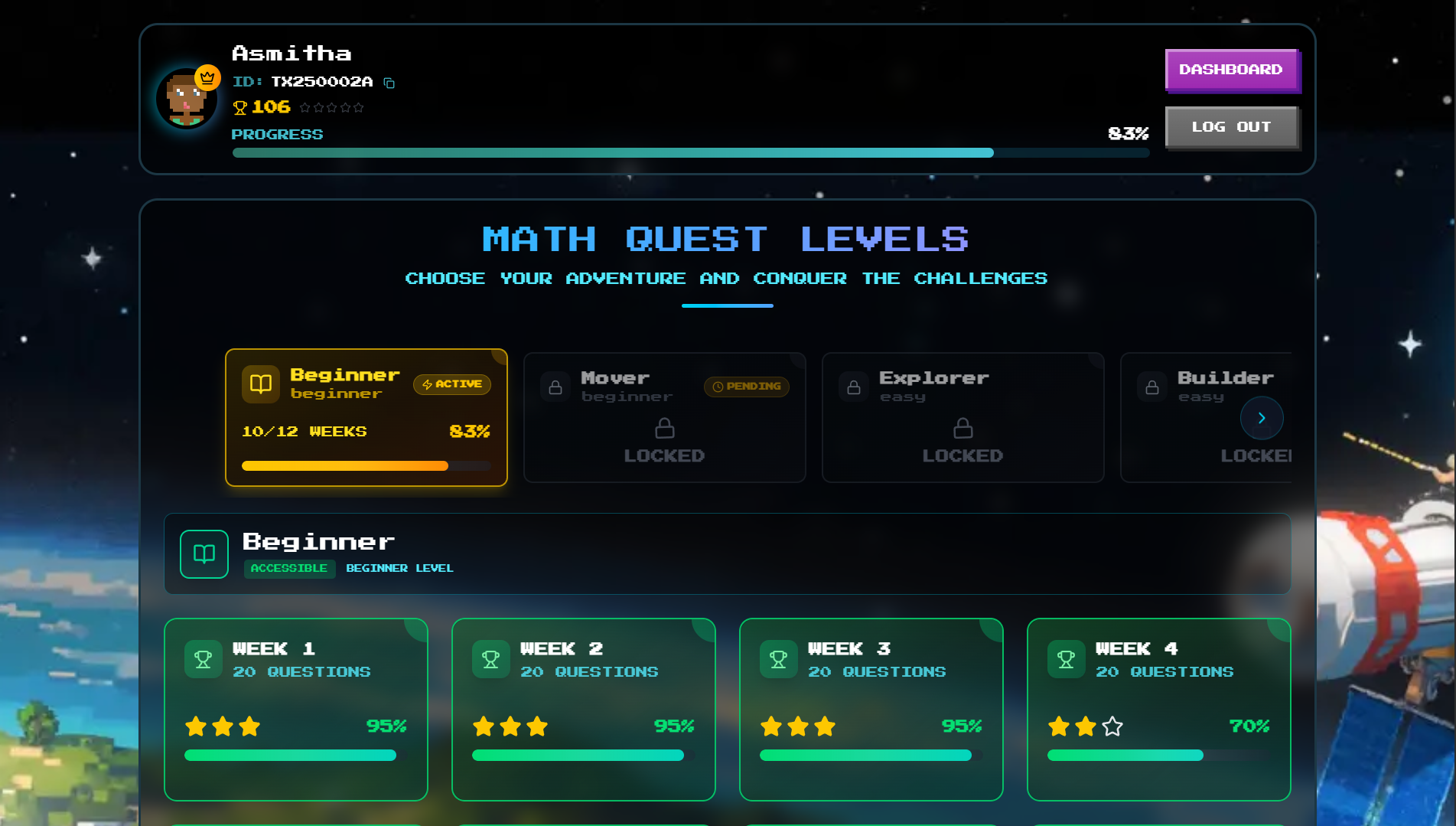Open the Dashboard
This screenshot has height=826, width=1456.
pyautogui.click(x=1230, y=70)
